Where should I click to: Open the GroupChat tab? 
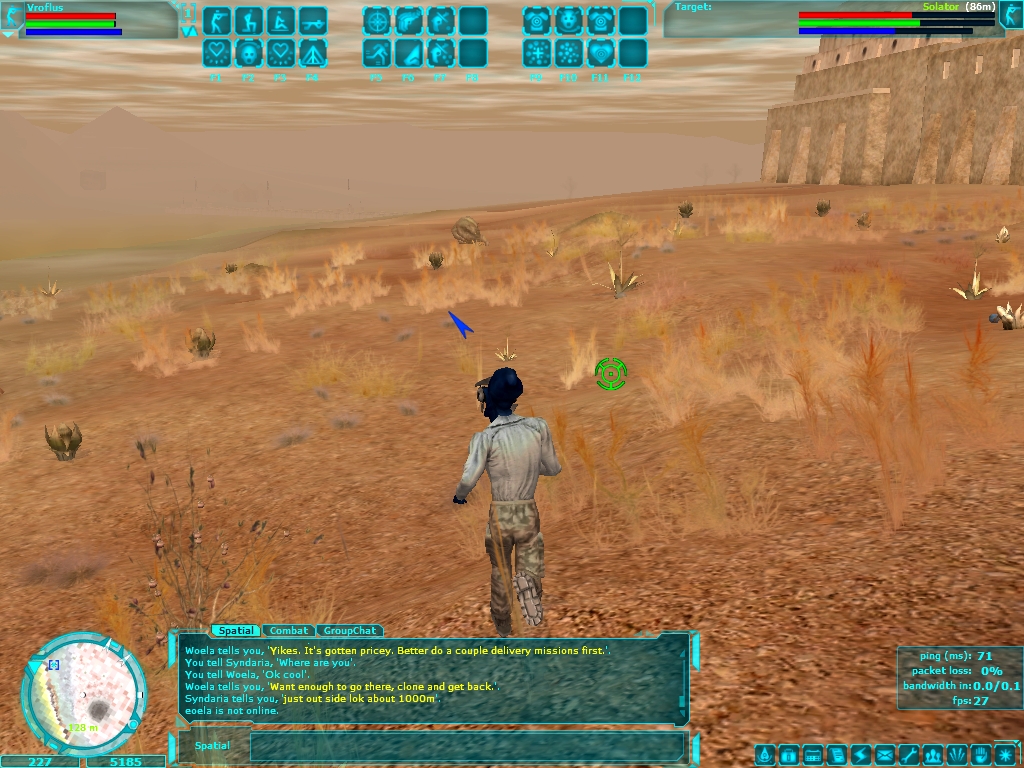pos(349,631)
